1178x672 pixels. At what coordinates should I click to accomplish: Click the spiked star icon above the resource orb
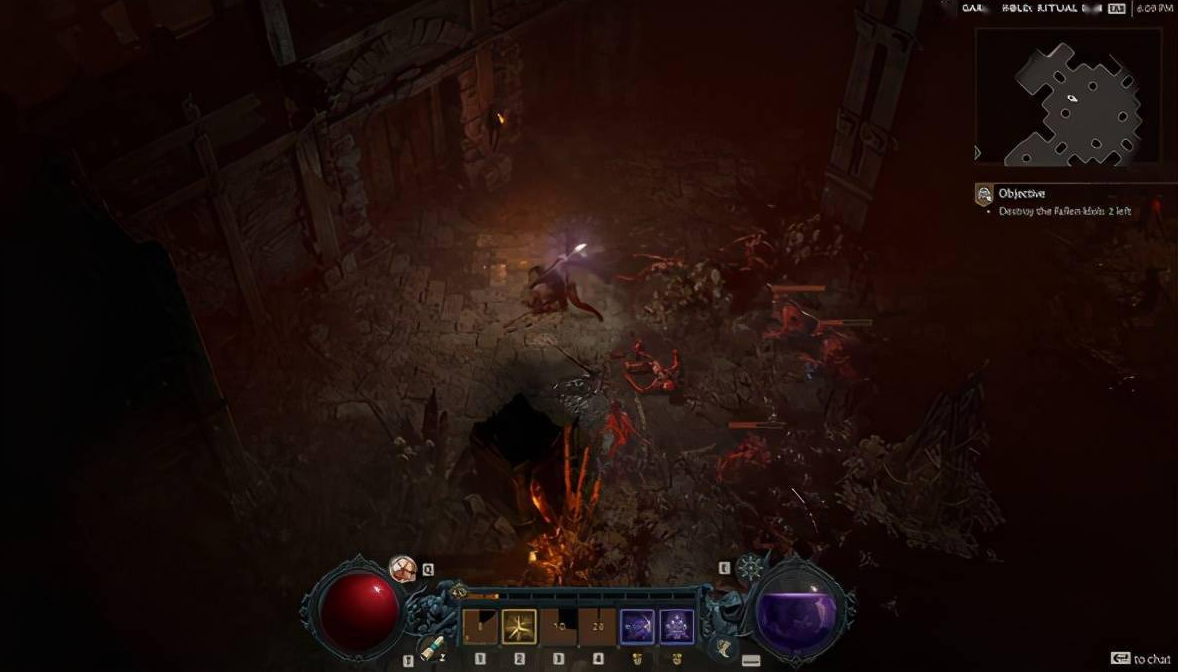click(x=750, y=568)
